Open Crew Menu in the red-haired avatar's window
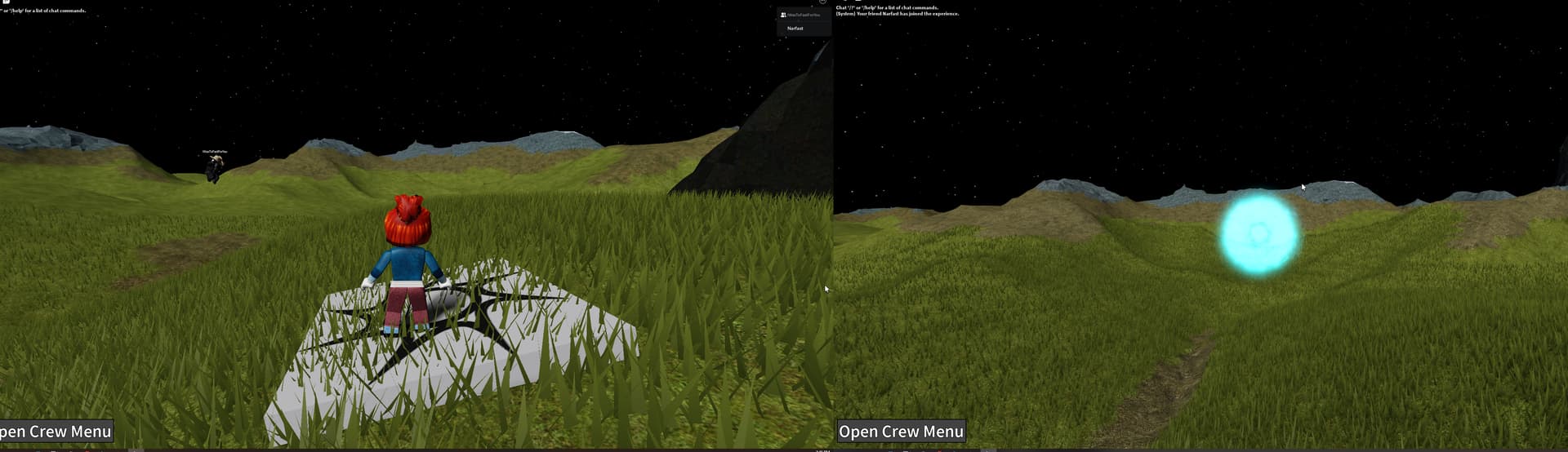 (55, 432)
